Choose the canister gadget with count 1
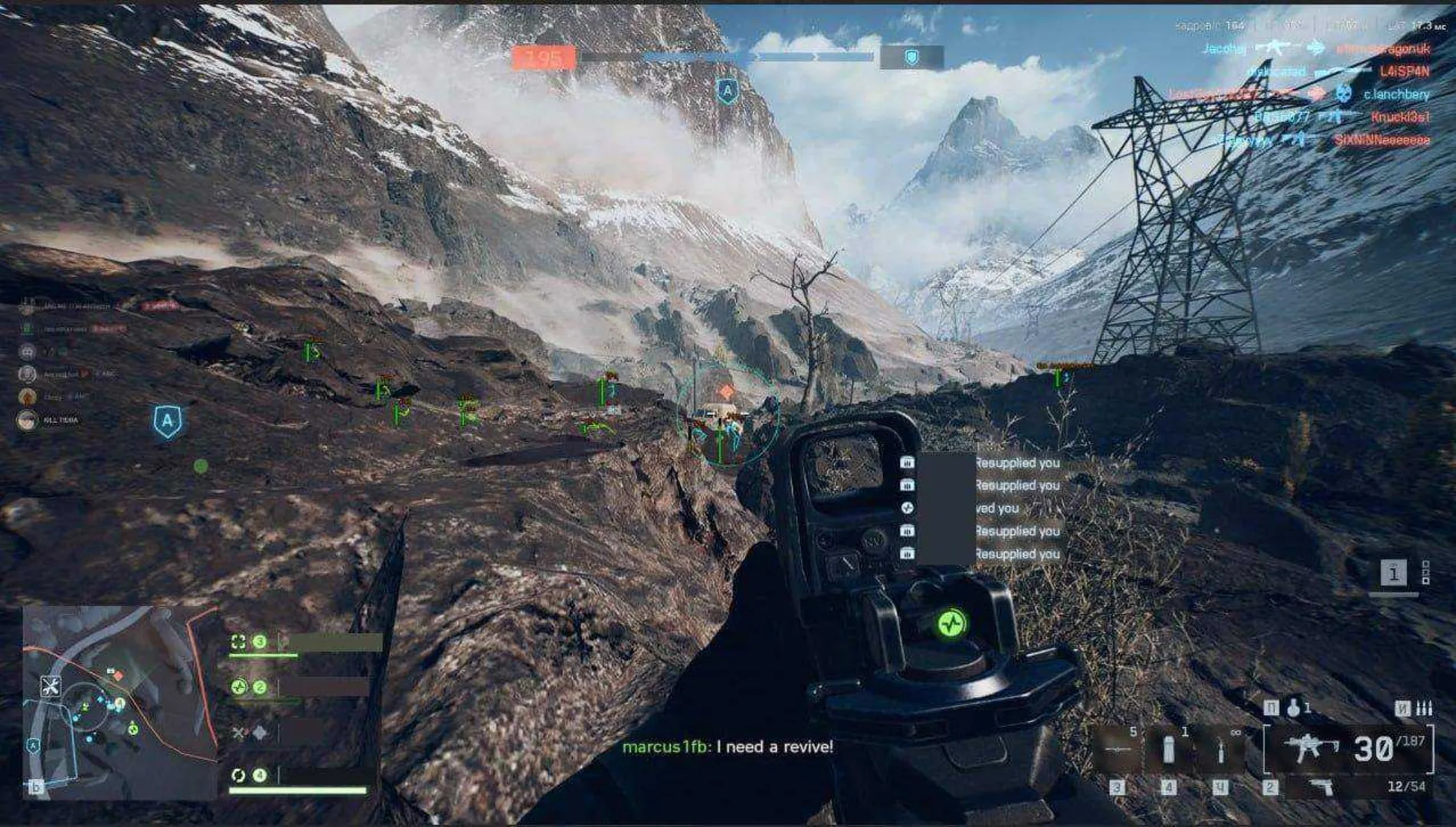The width and height of the screenshot is (1456, 827). pyautogui.click(x=1169, y=750)
